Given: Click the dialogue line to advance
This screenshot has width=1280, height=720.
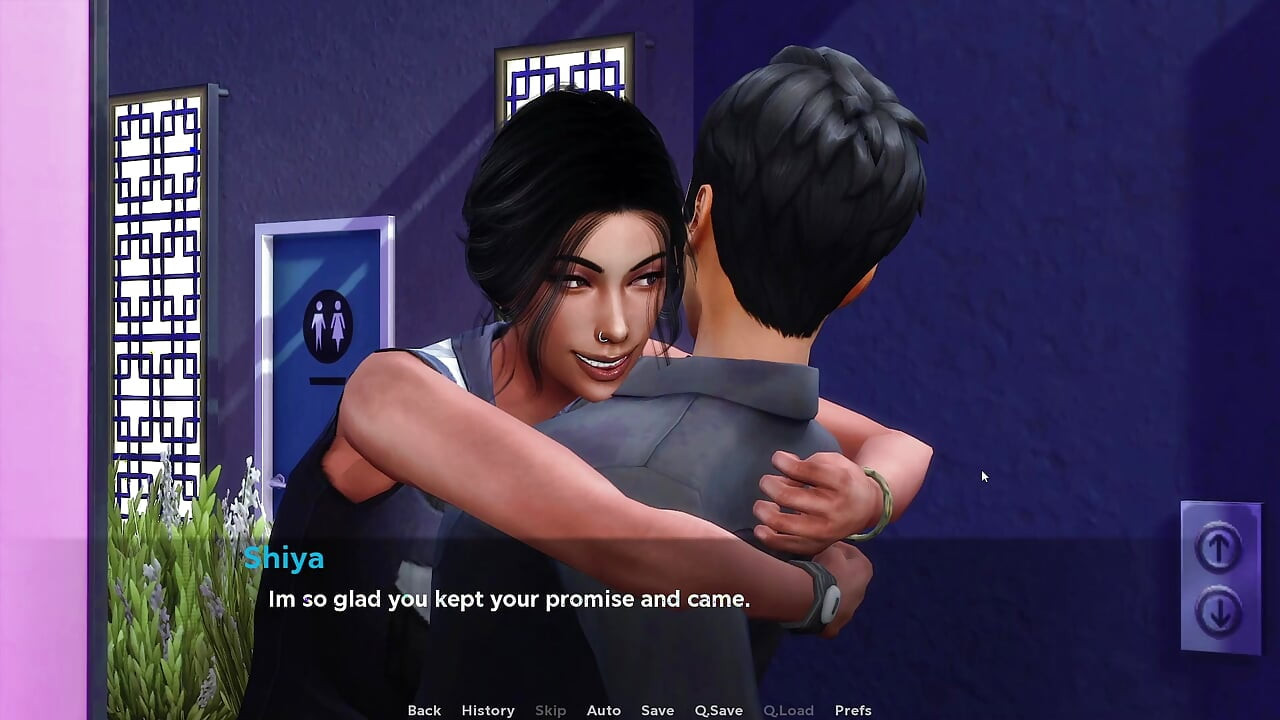Looking at the screenshot, I should [x=508, y=599].
